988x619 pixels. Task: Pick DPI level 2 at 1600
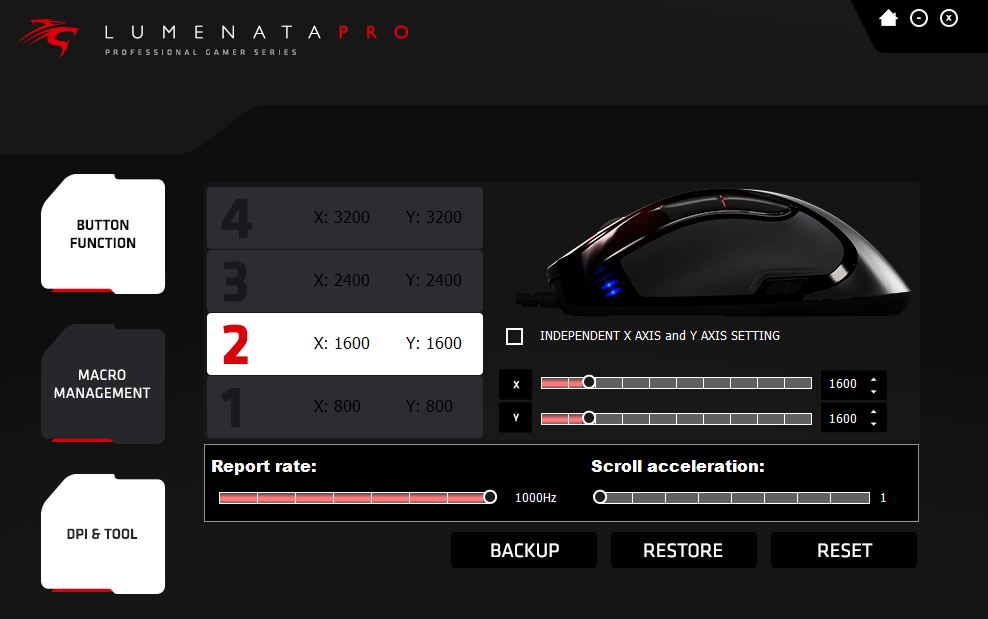click(344, 343)
